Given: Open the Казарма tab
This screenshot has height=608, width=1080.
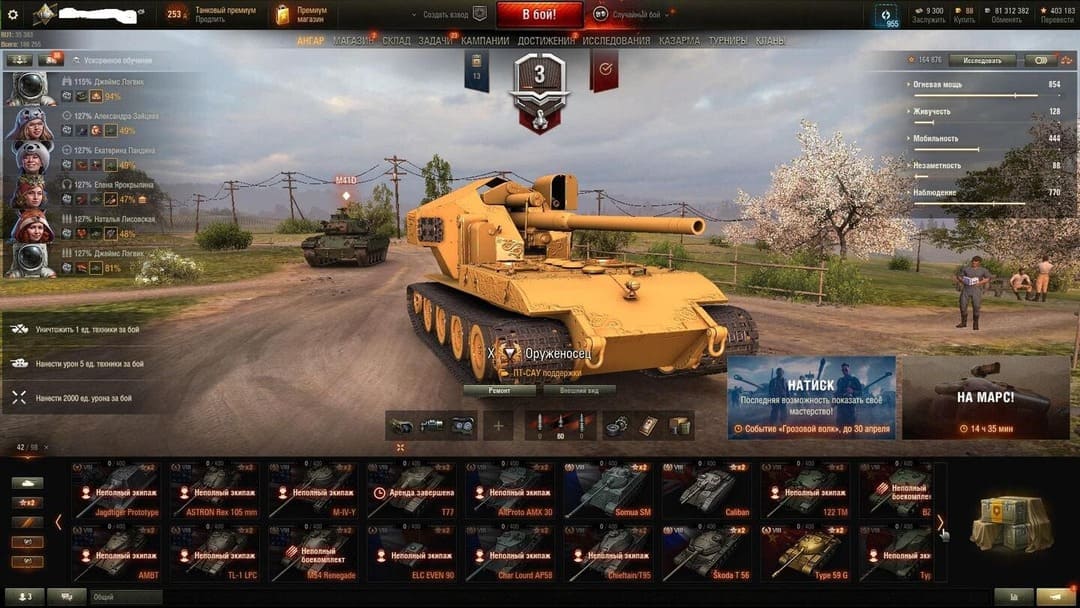Looking at the screenshot, I should click(679, 41).
